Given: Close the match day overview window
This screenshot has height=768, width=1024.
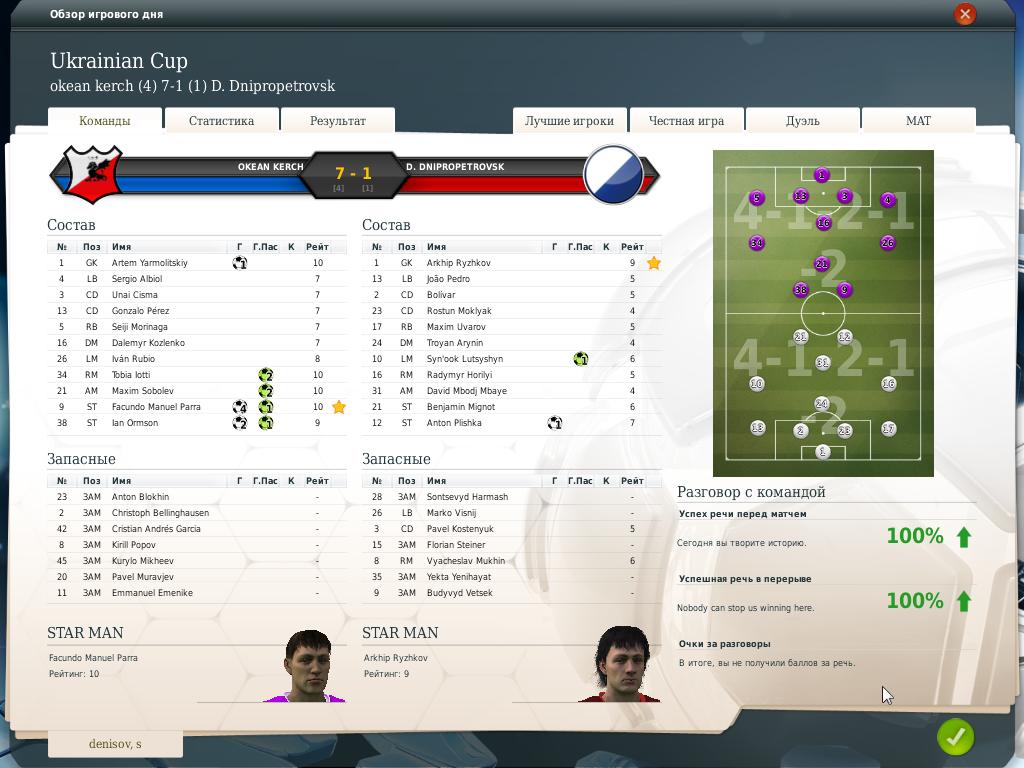Looking at the screenshot, I should [964, 14].
